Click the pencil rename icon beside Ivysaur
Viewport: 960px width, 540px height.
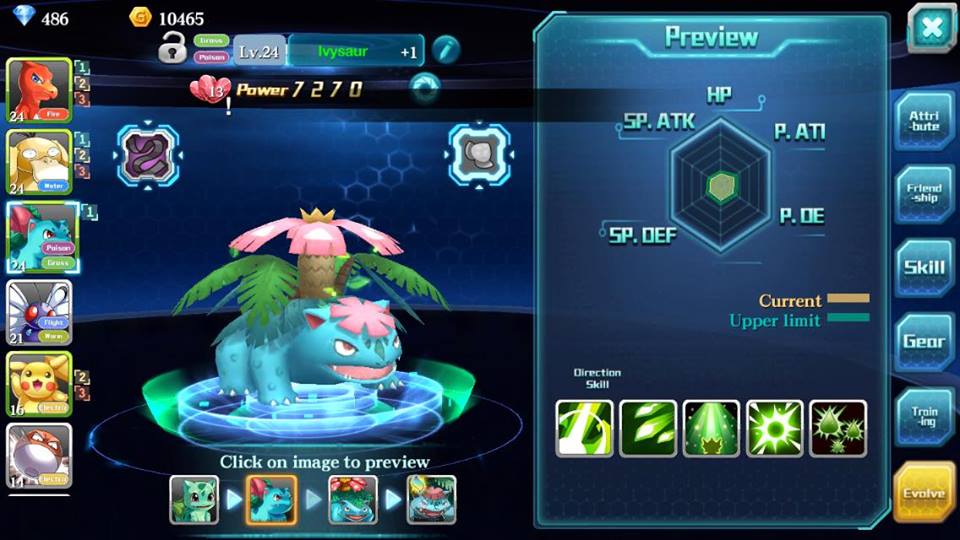tap(446, 49)
